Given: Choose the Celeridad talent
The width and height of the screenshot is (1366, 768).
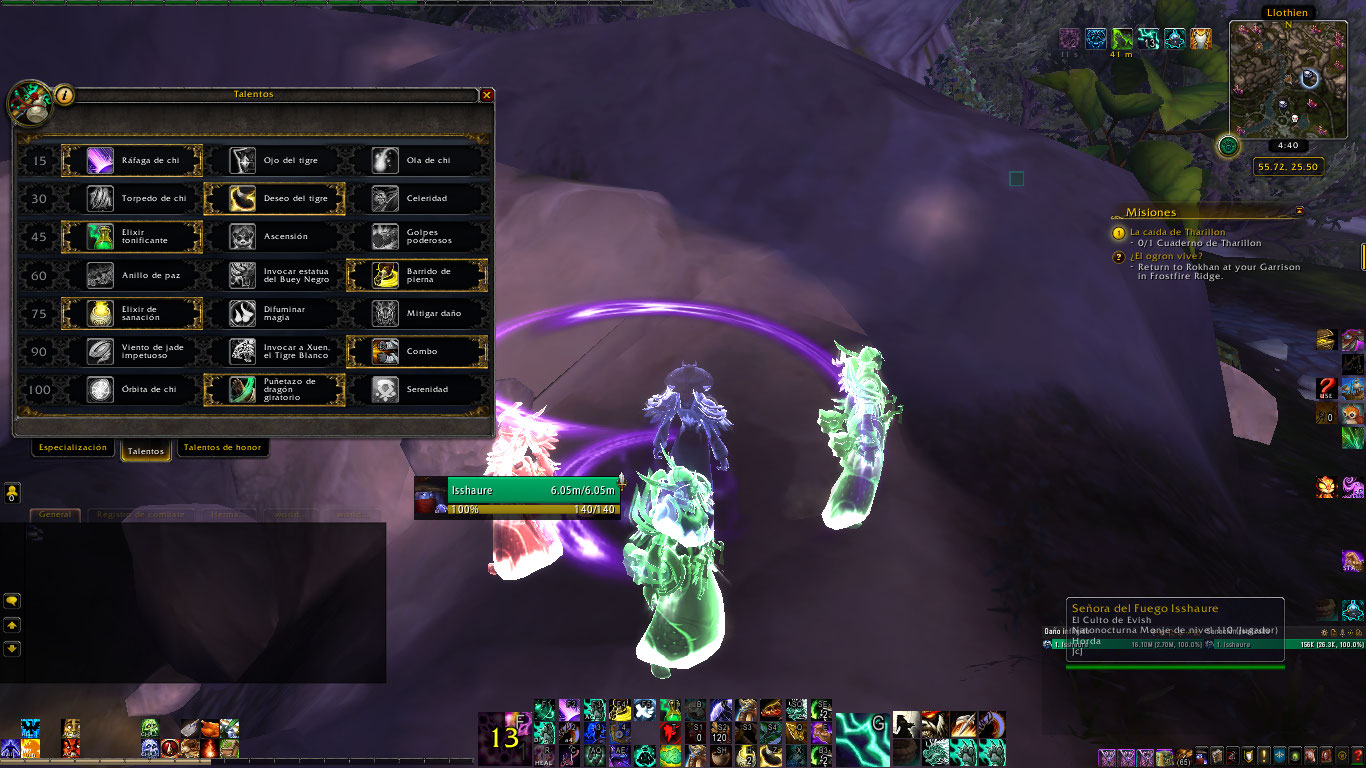Looking at the screenshot, I should click(x=416, y=199).
